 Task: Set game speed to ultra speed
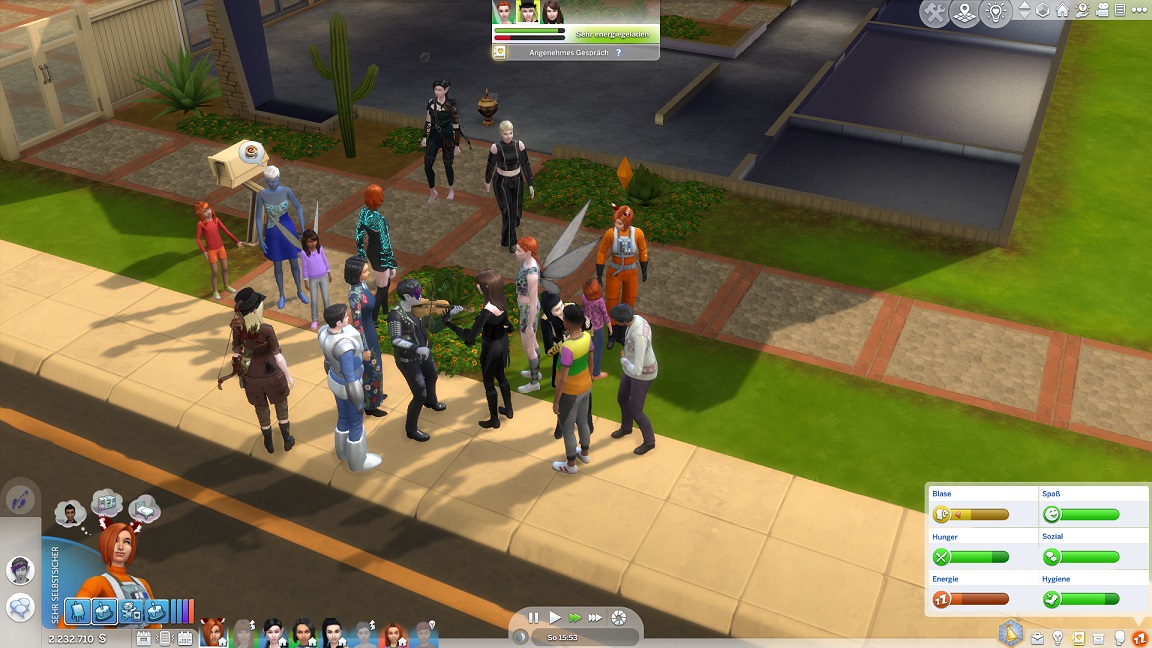595,618
